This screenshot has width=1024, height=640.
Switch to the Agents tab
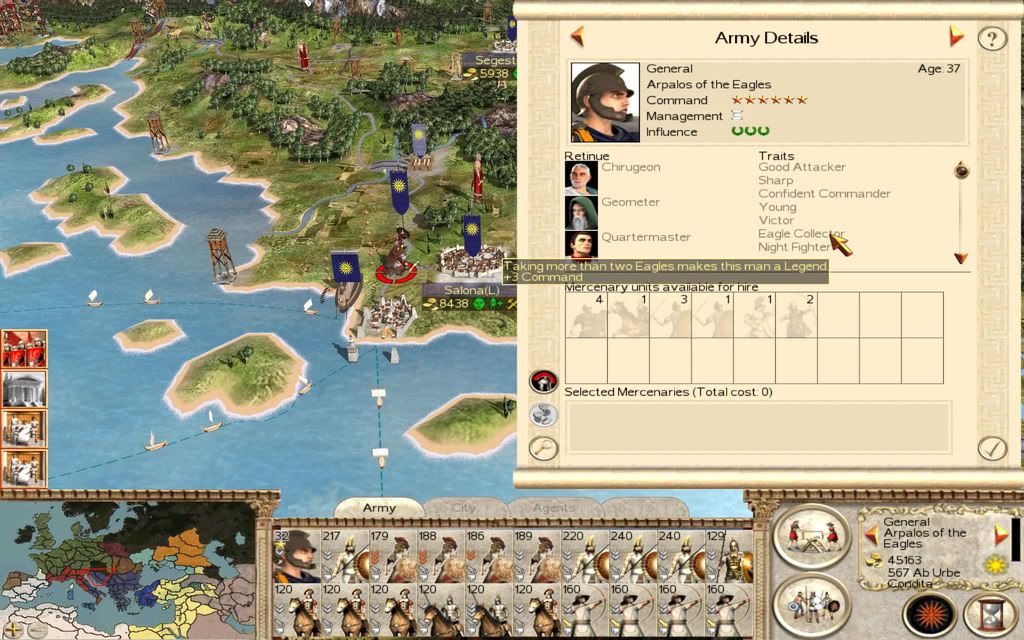553,508
